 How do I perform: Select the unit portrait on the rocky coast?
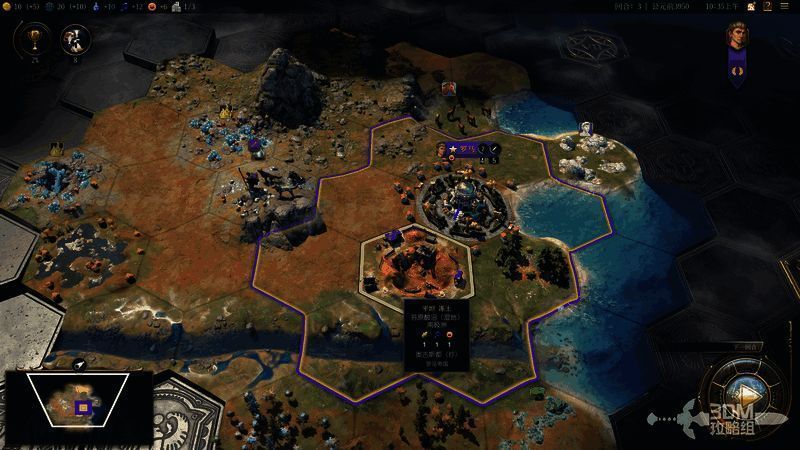(x=586, y=130)
